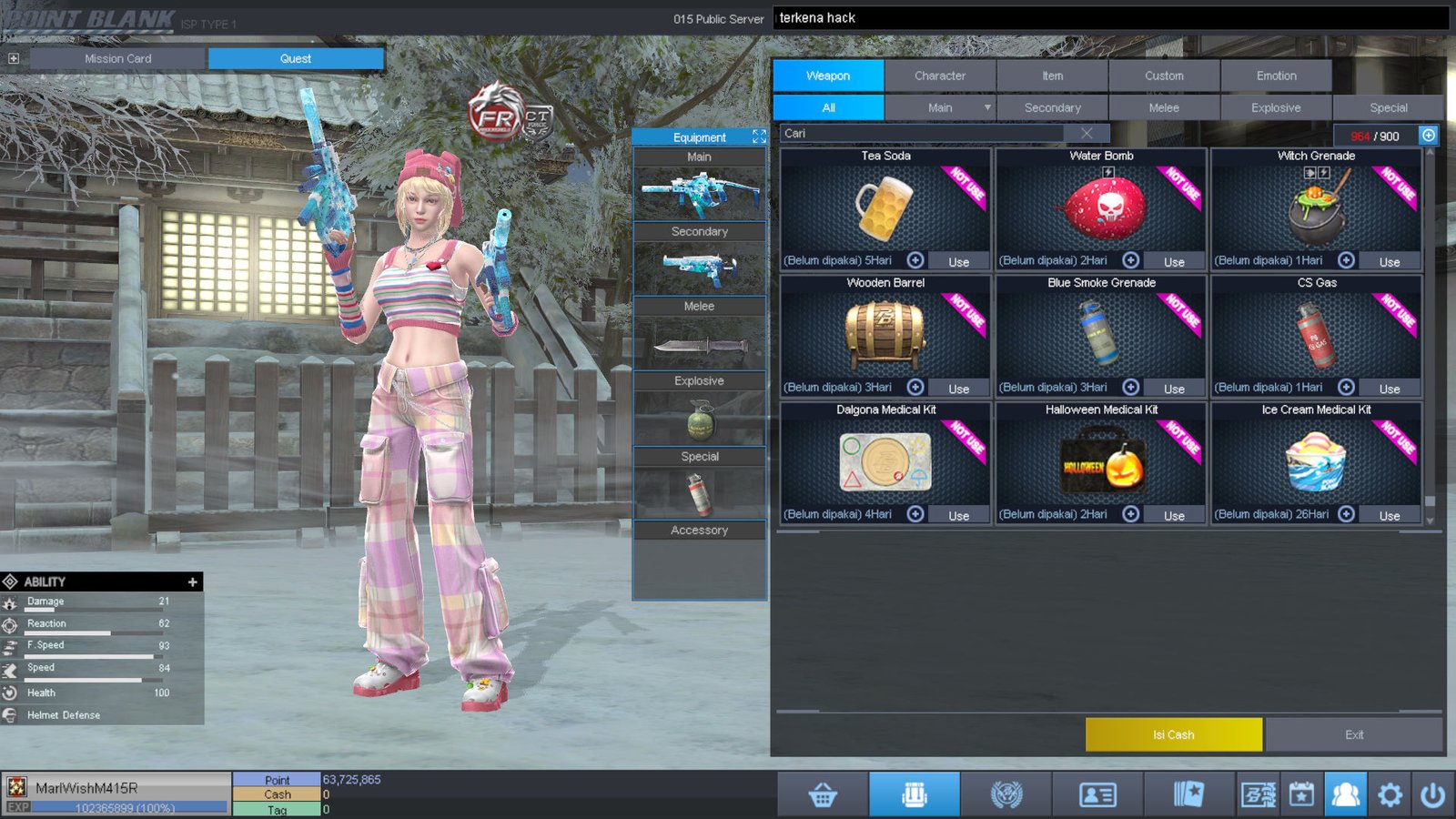
Task: Show only Melee weapons
Action: click(1163, 107)
